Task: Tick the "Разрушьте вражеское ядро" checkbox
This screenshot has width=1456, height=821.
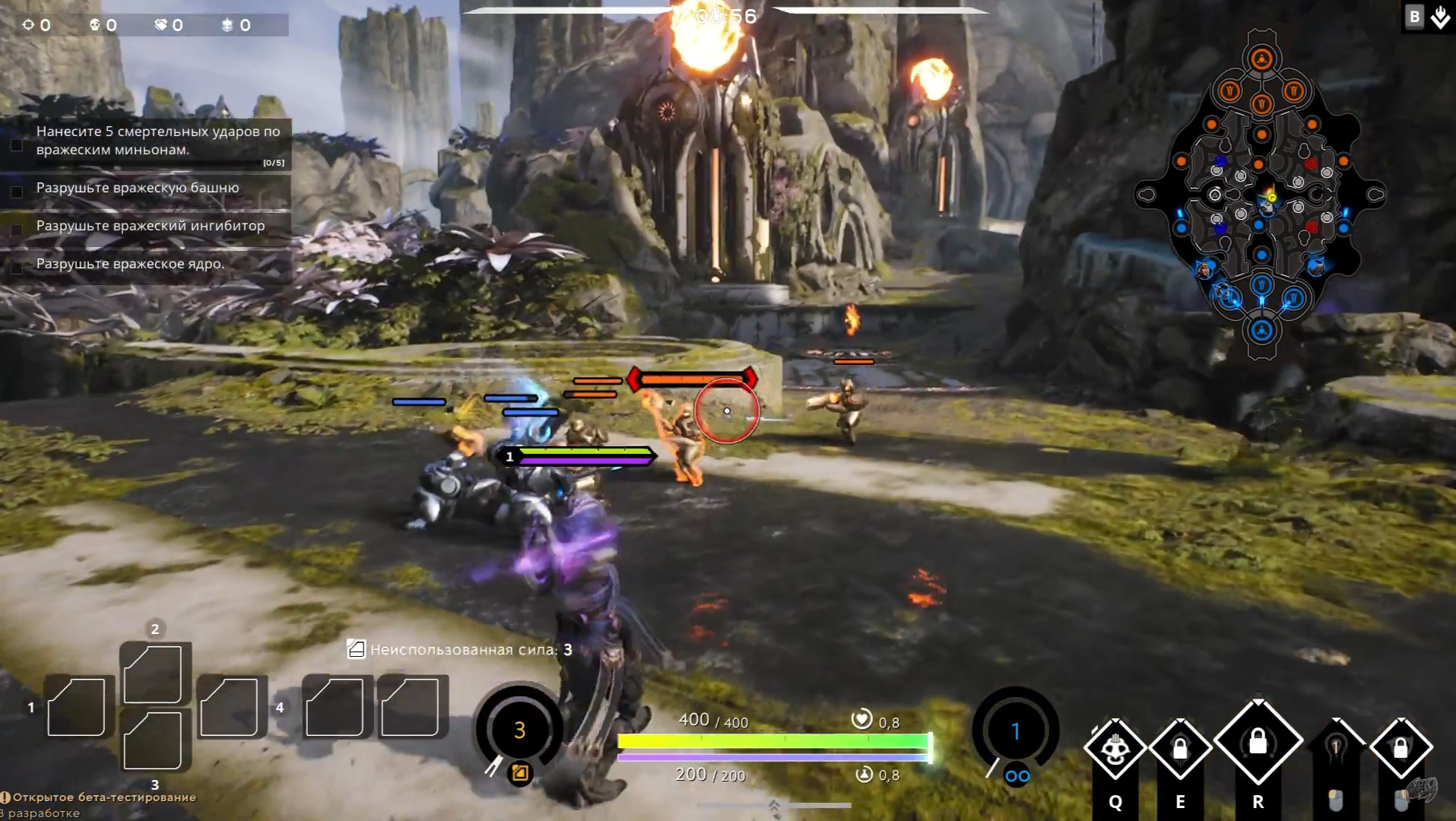Action: [17, 268]
